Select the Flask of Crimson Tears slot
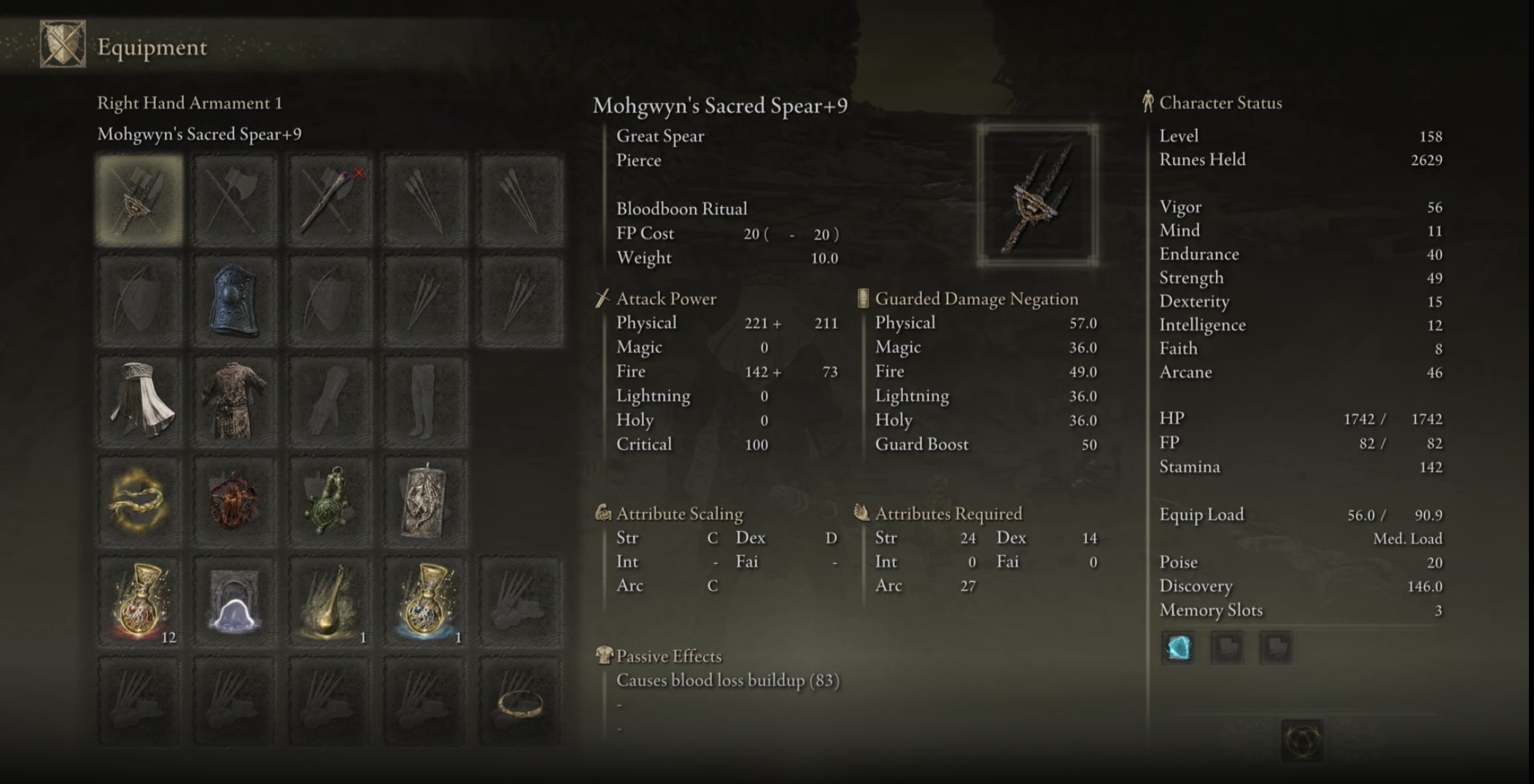Viewport: 1534px width, 784px height. 139,603
